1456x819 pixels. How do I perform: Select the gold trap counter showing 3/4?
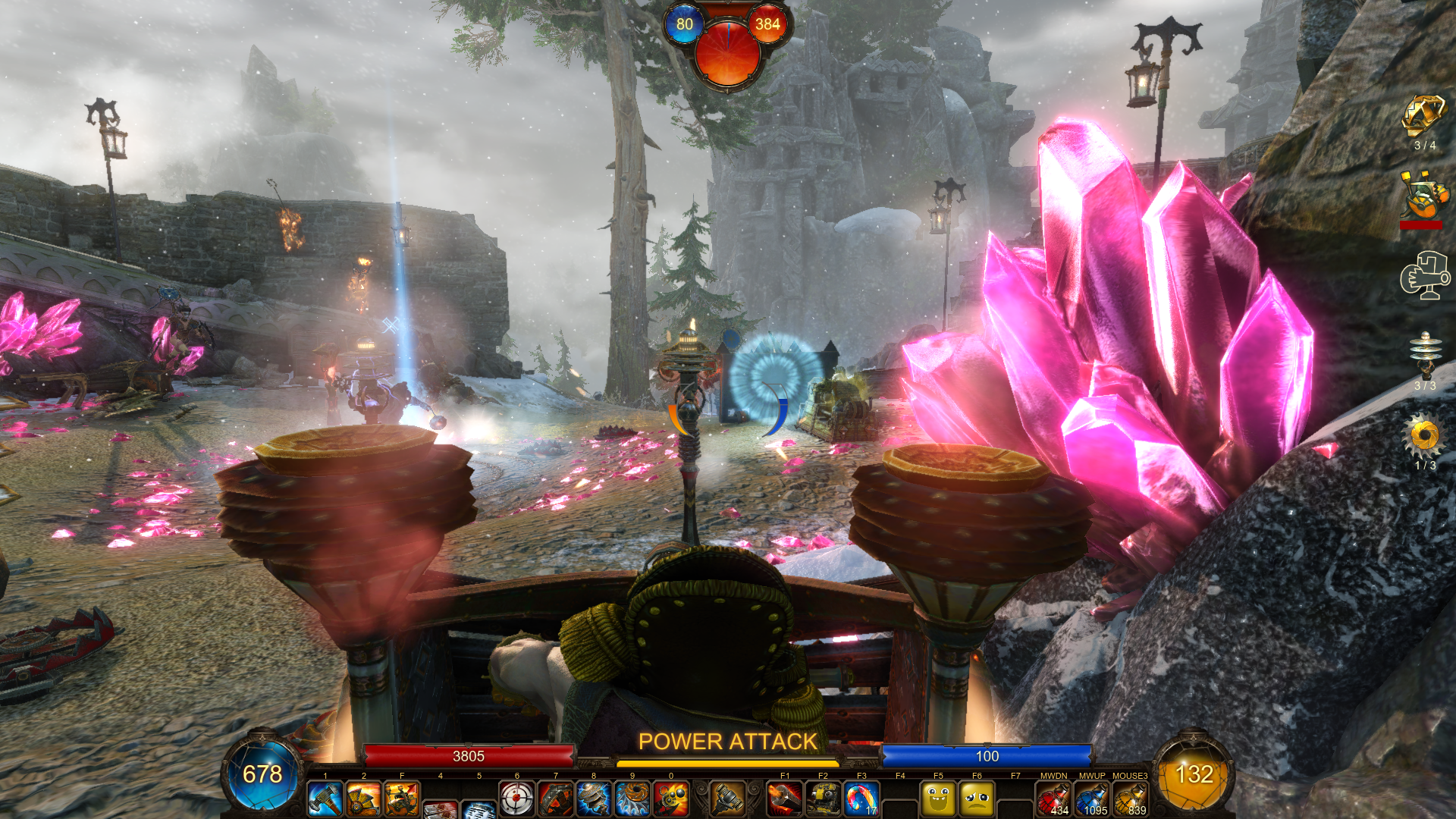click(1423, 118)
